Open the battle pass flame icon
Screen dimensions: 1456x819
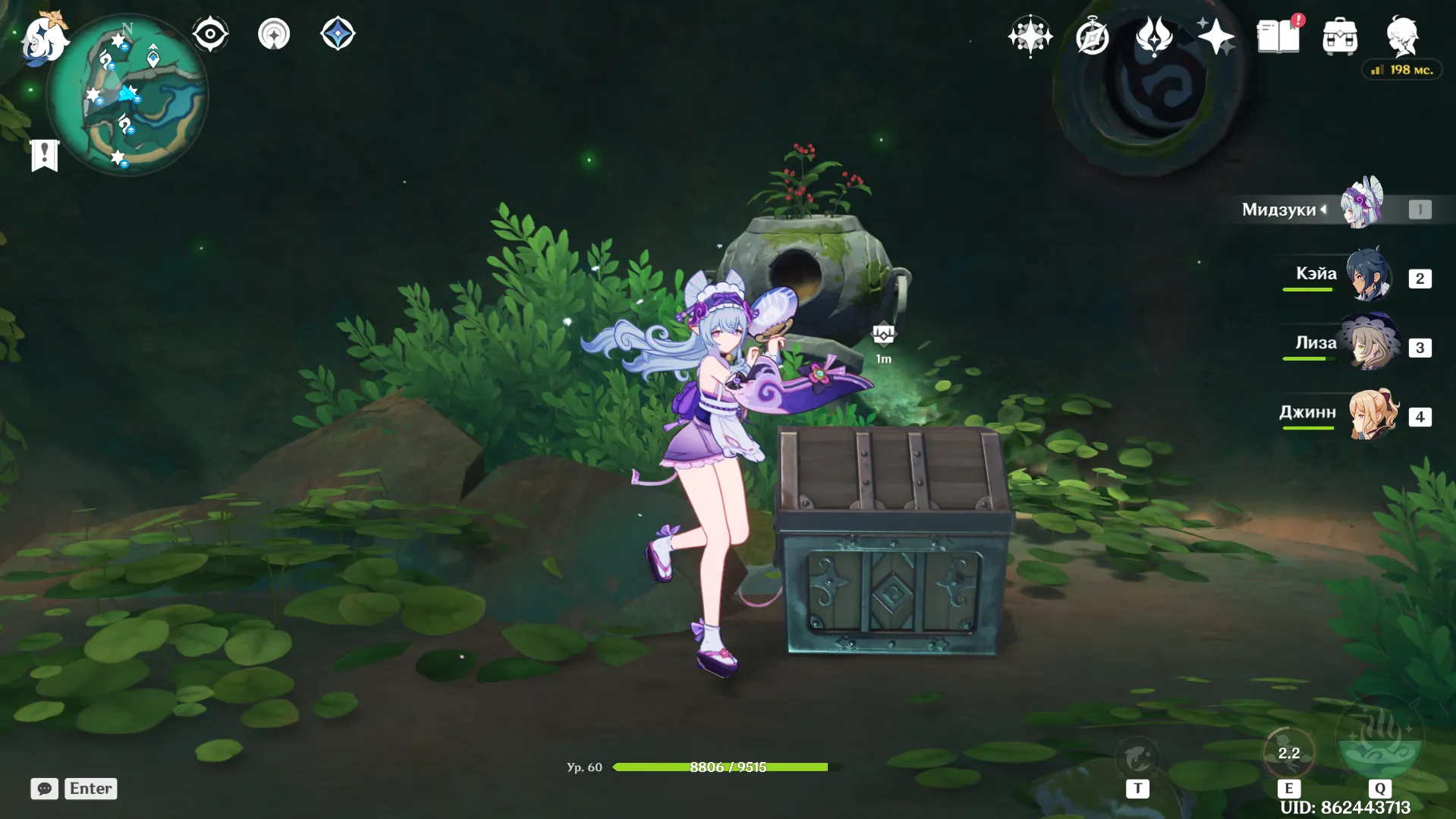tap(1154, 36)
